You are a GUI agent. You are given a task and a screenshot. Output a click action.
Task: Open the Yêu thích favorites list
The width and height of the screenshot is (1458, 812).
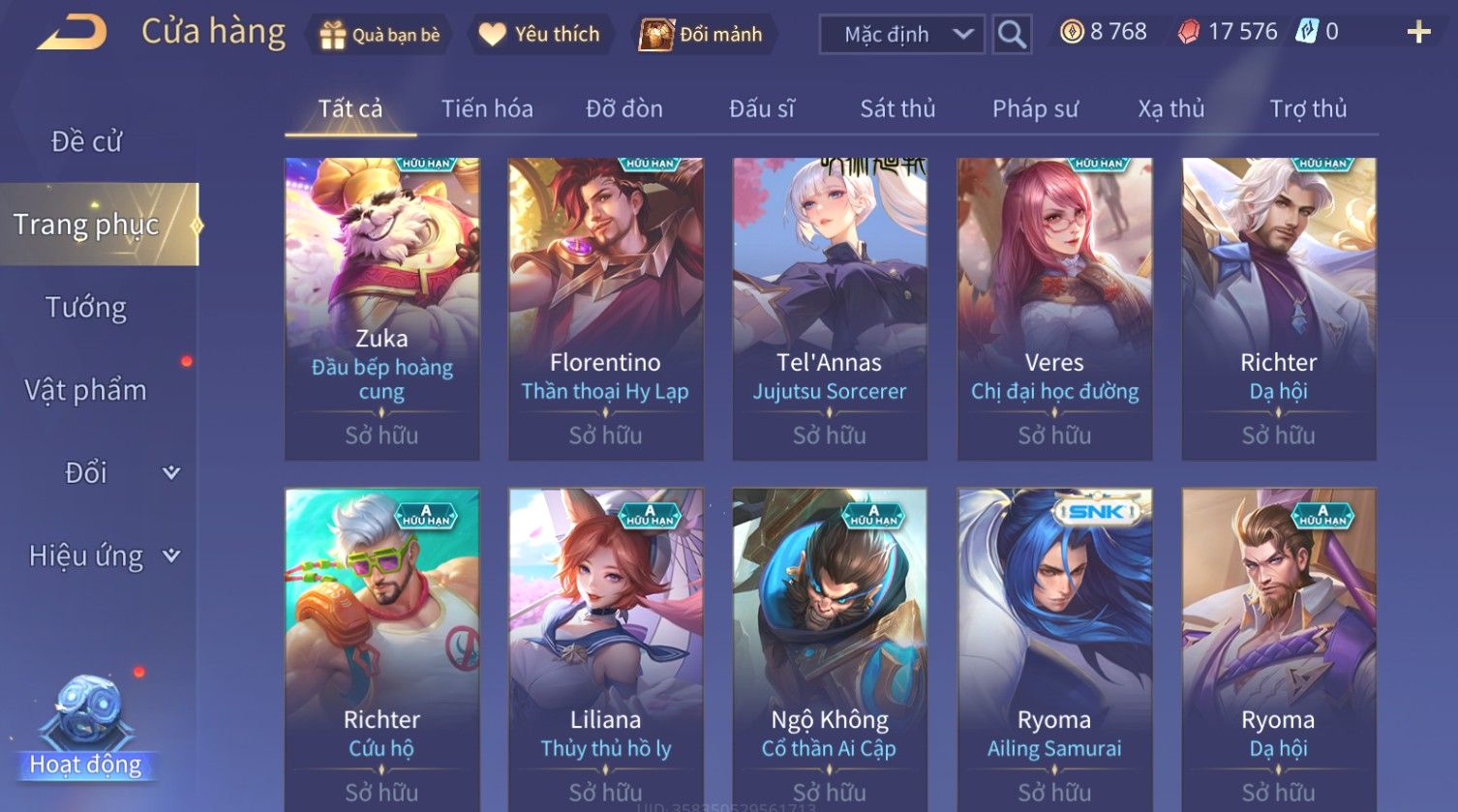(x=542, y=35)
